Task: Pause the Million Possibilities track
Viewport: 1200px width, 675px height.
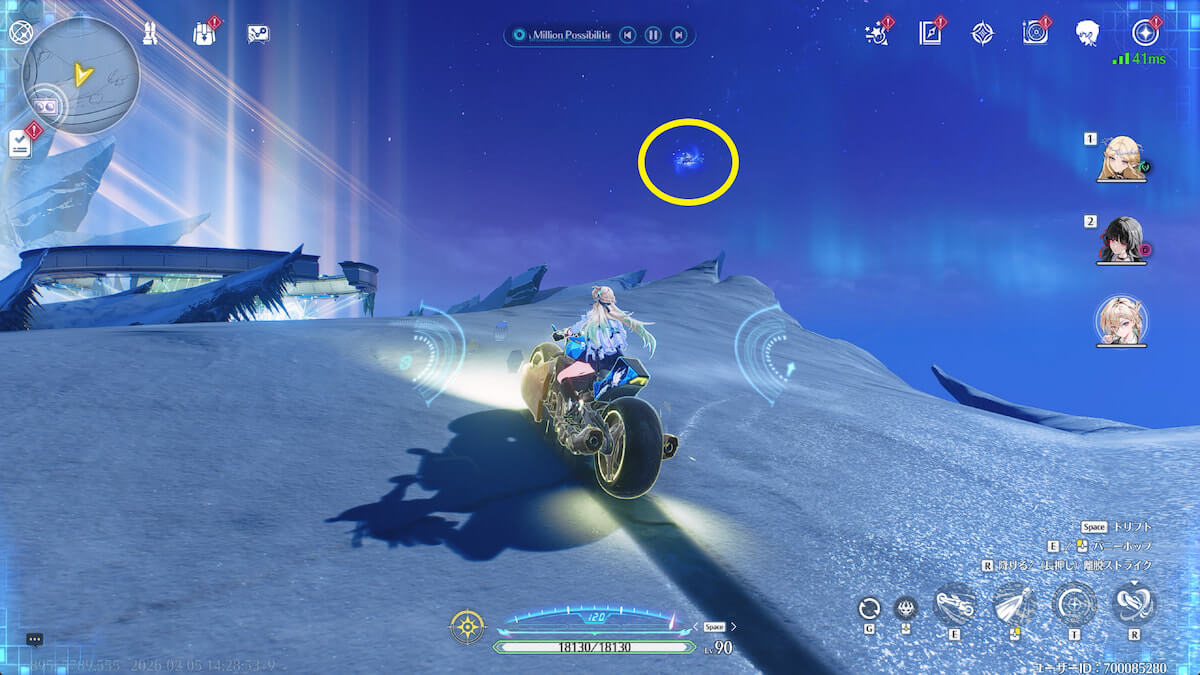Action: pos(653,35)
